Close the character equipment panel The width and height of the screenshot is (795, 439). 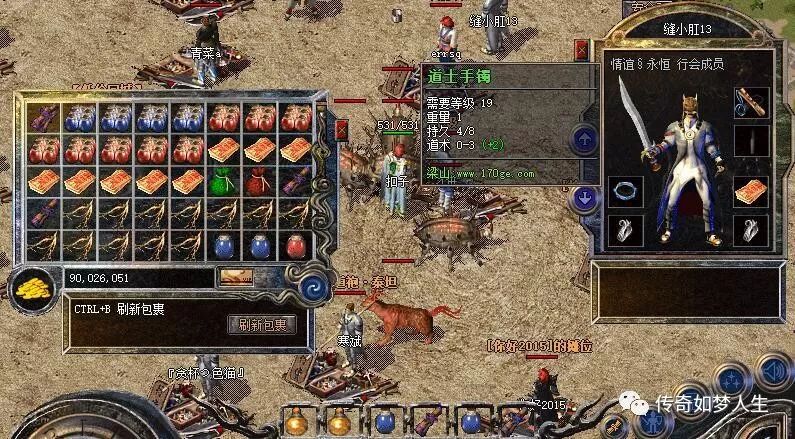582,49
